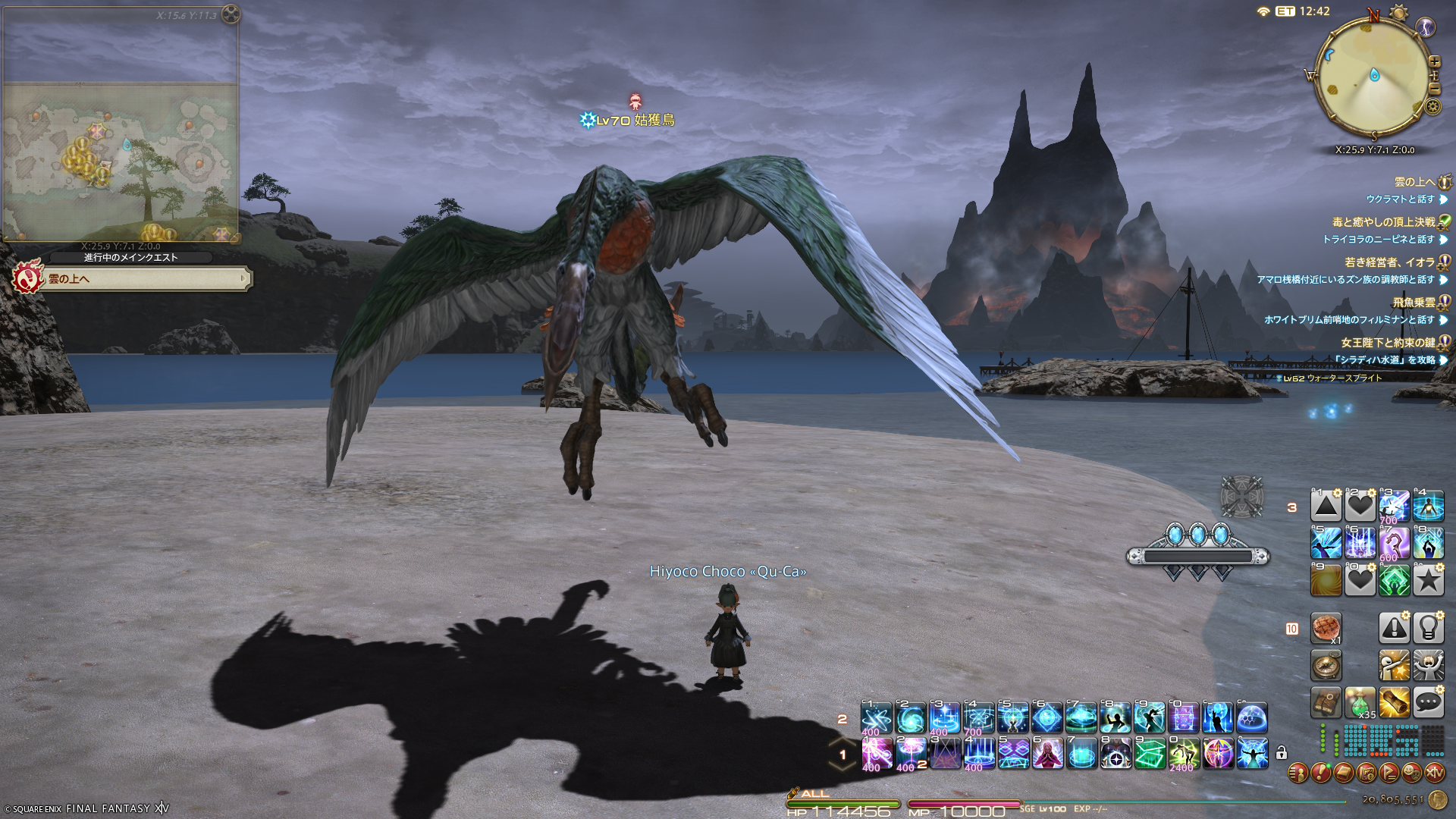Viewport: 1456px width, 819px height.
Task: Toggle the hotbar padlock icon
Action: [x=1282, y=753]
